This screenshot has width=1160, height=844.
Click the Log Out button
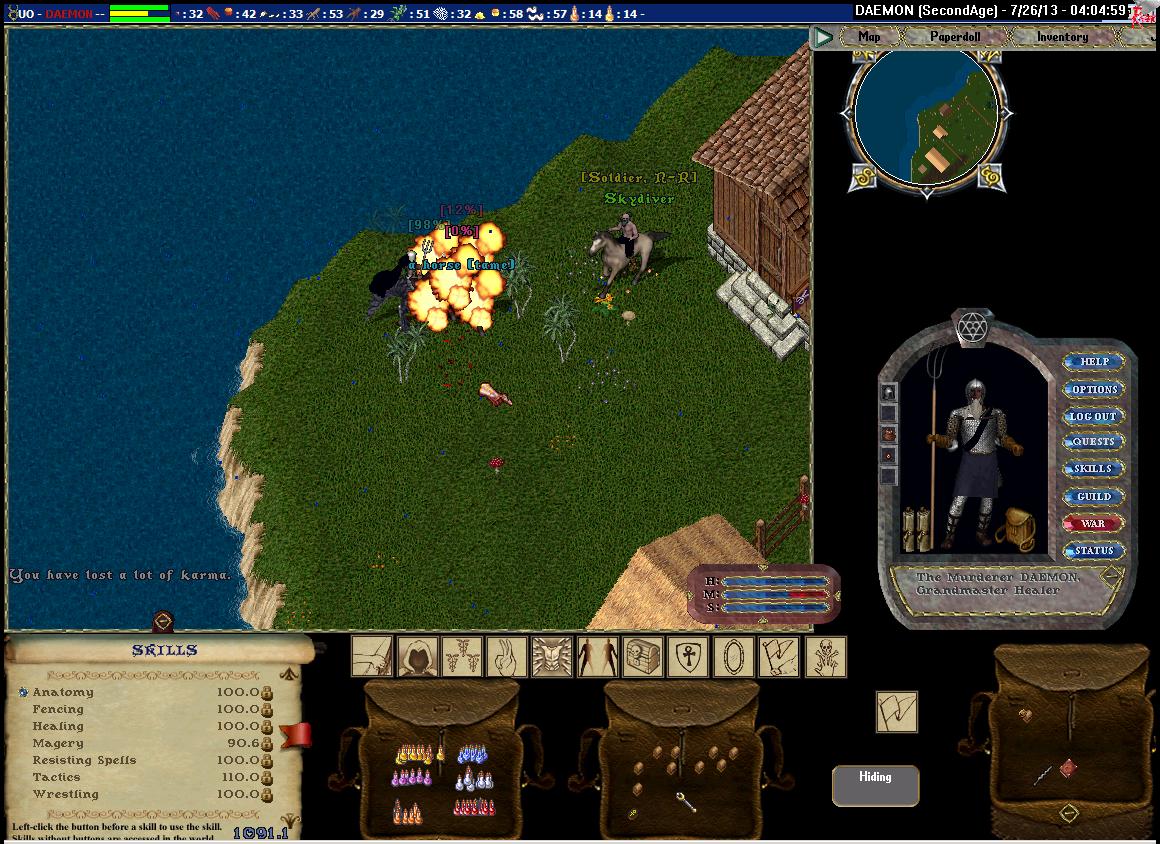[x=1093, y=416]
